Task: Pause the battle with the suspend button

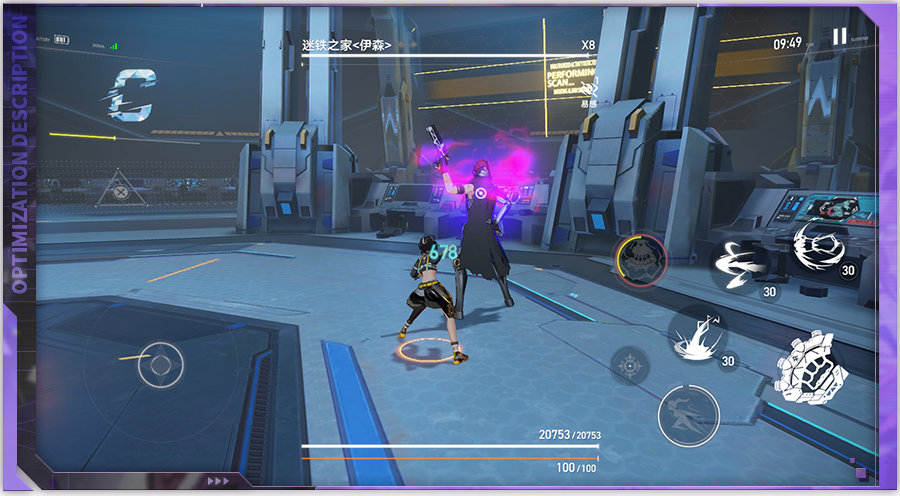Action: (x=839, y=36)
